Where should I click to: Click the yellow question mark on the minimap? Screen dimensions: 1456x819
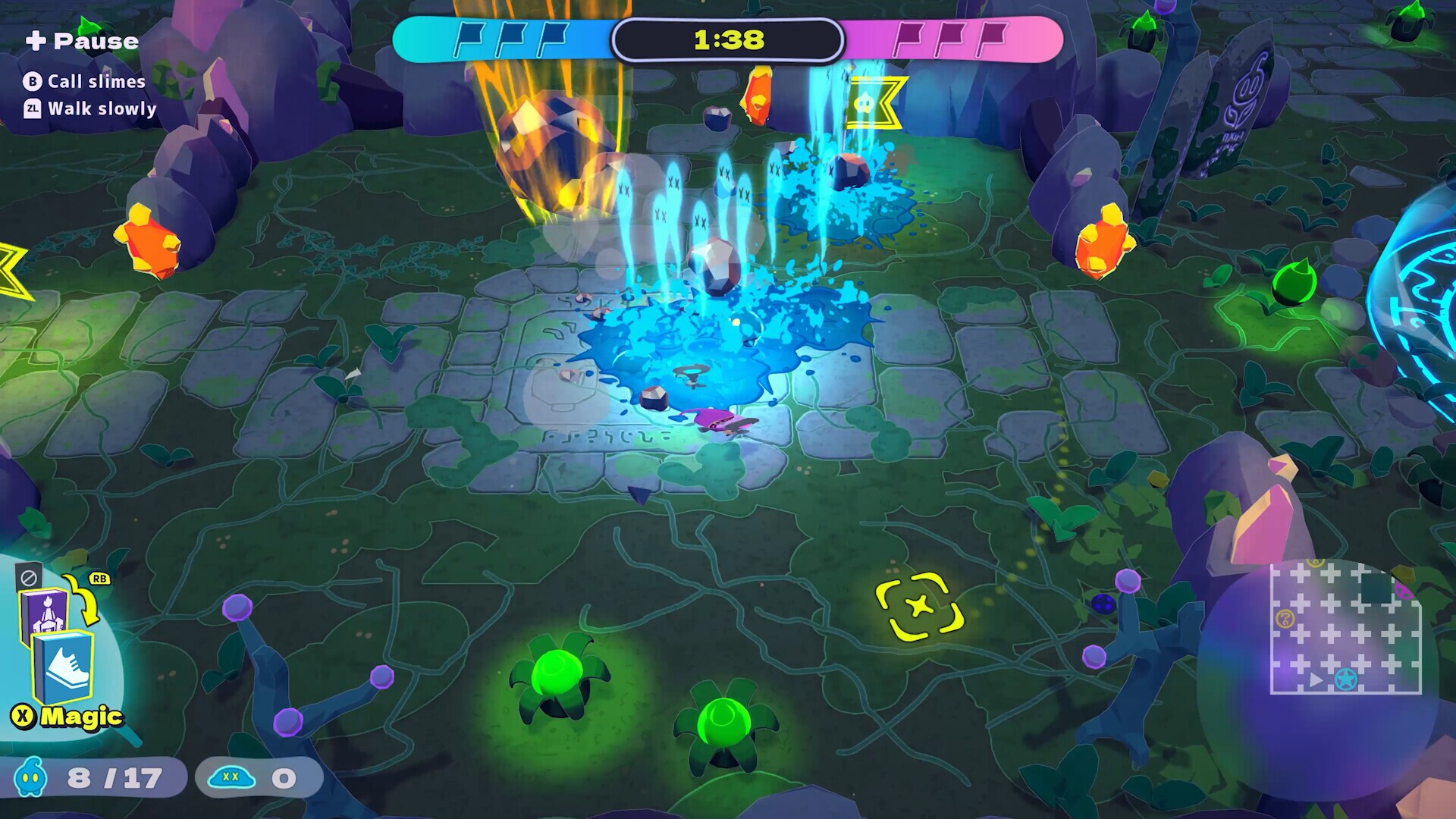(x=1285, y=617)
